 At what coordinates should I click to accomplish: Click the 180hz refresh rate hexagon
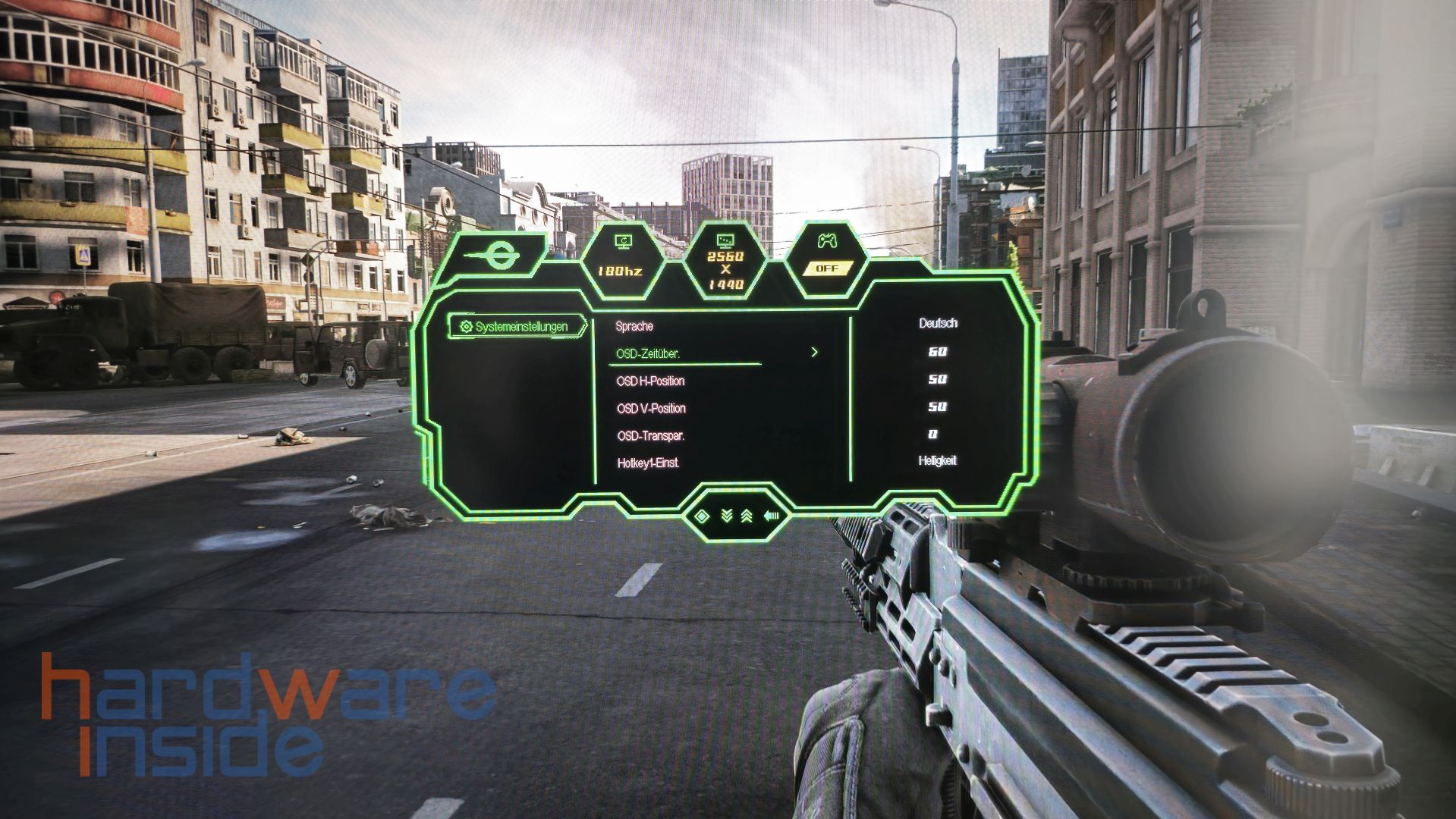point(622,259)
